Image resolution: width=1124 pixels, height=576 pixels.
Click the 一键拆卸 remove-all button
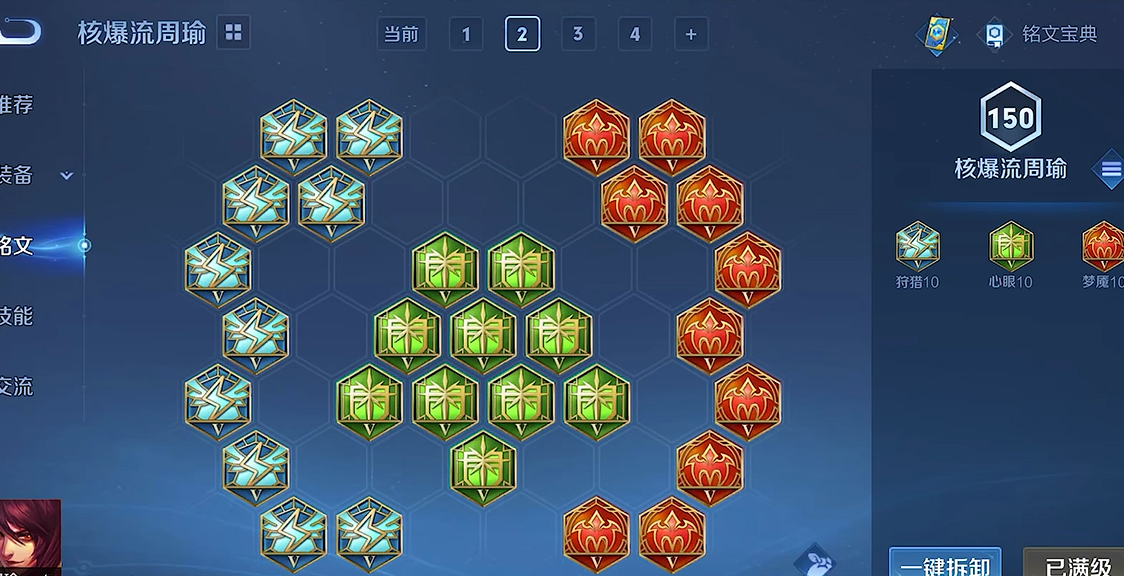[x=945, y=564]
